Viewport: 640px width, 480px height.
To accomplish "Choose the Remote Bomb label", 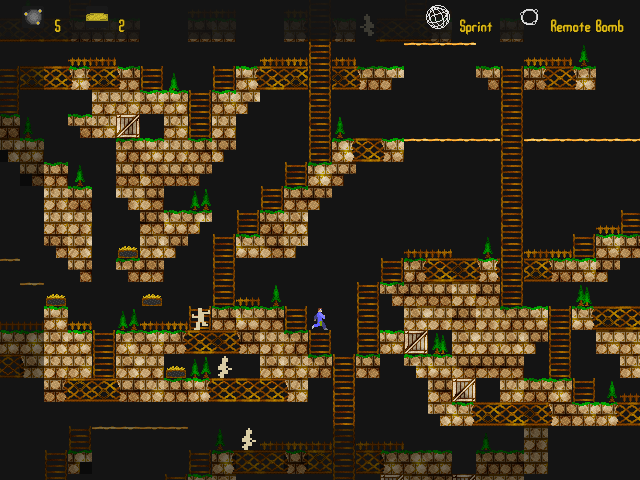I will click(x=587, y=27).
